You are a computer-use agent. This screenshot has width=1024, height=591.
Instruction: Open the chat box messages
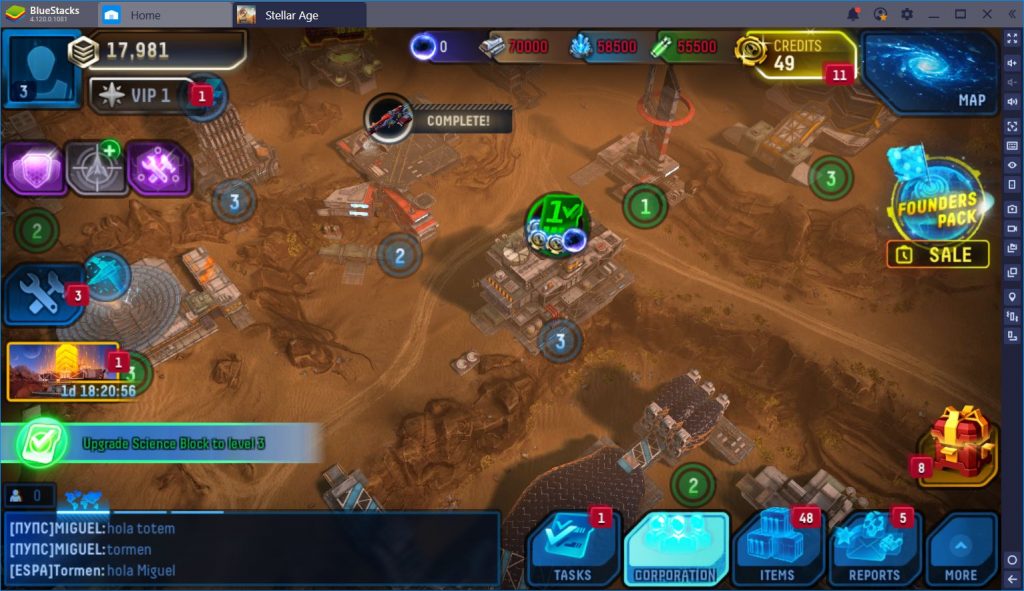click(250, 549)
